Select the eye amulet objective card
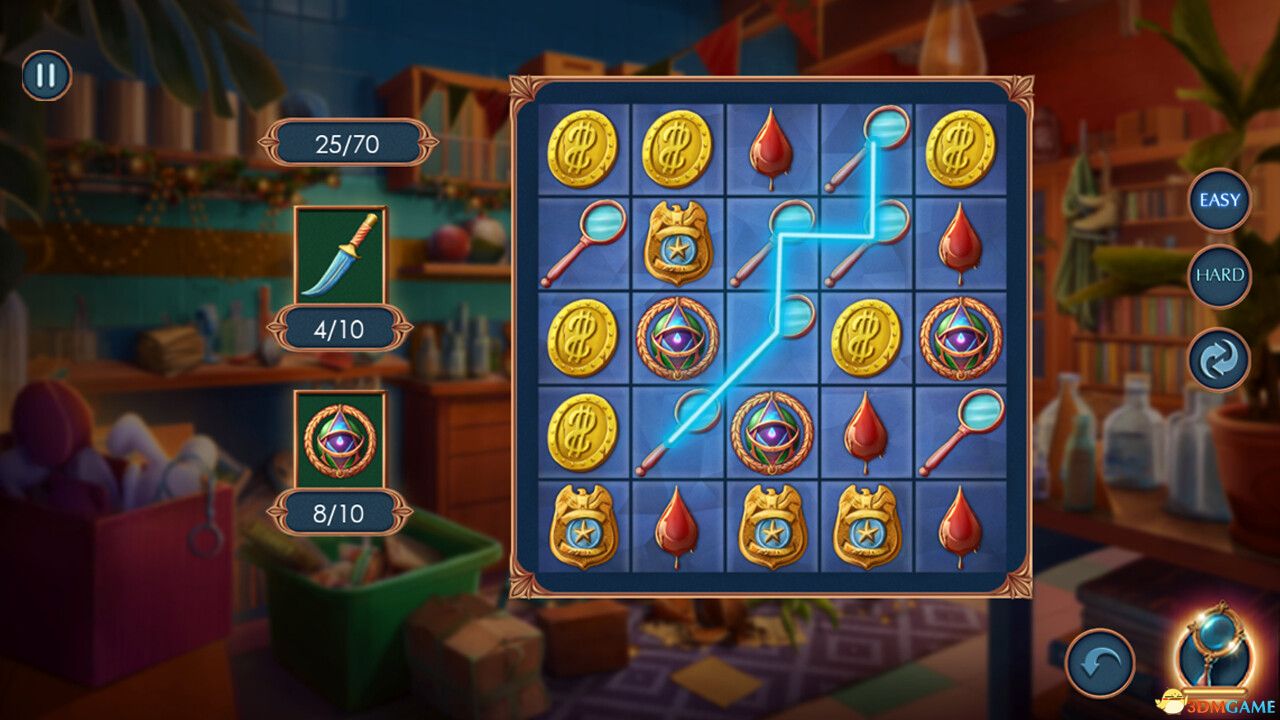 [x=340, y=440]
